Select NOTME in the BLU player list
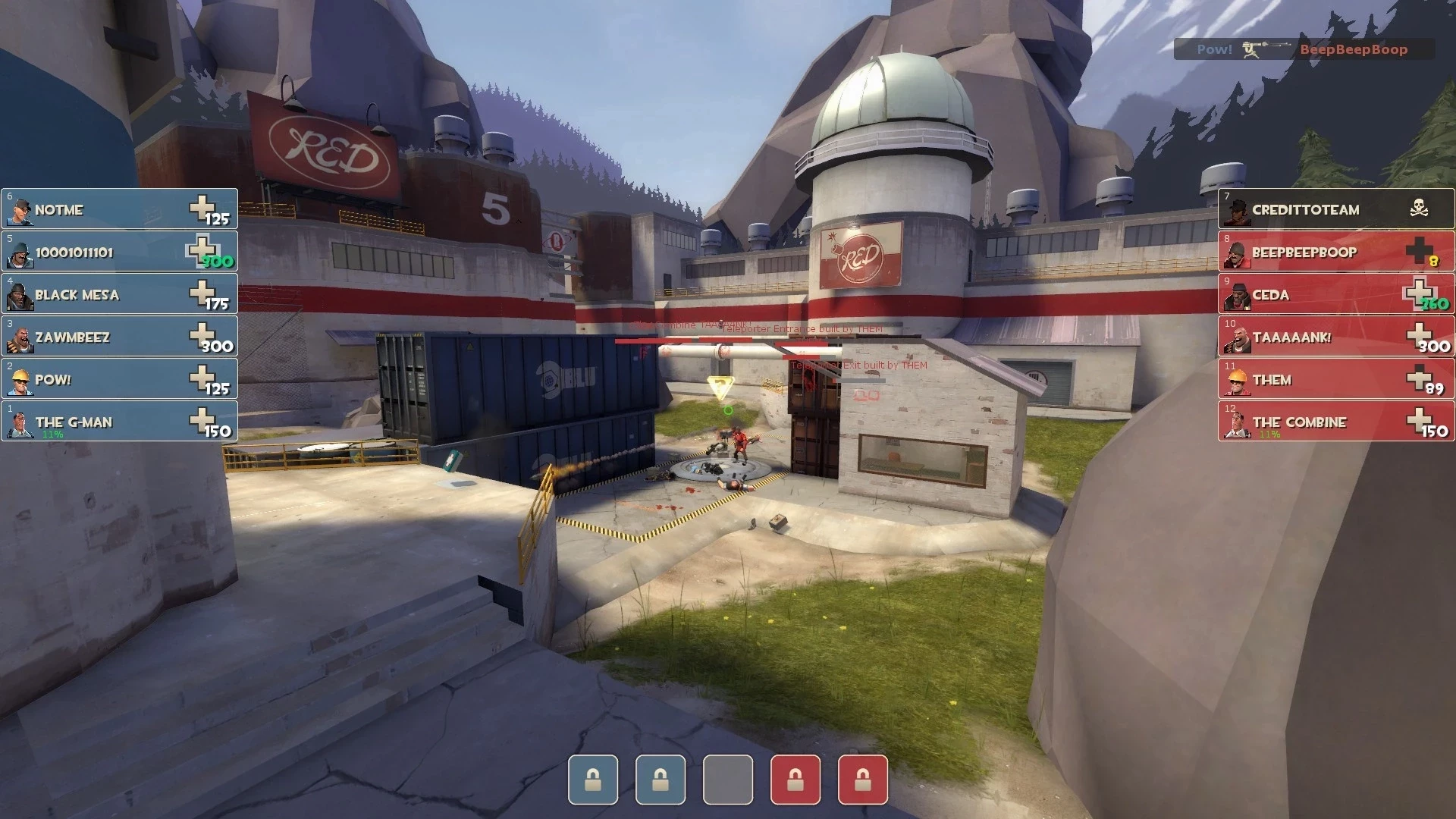The height and width of the screenshot is (819, 1456). point(120,209)
